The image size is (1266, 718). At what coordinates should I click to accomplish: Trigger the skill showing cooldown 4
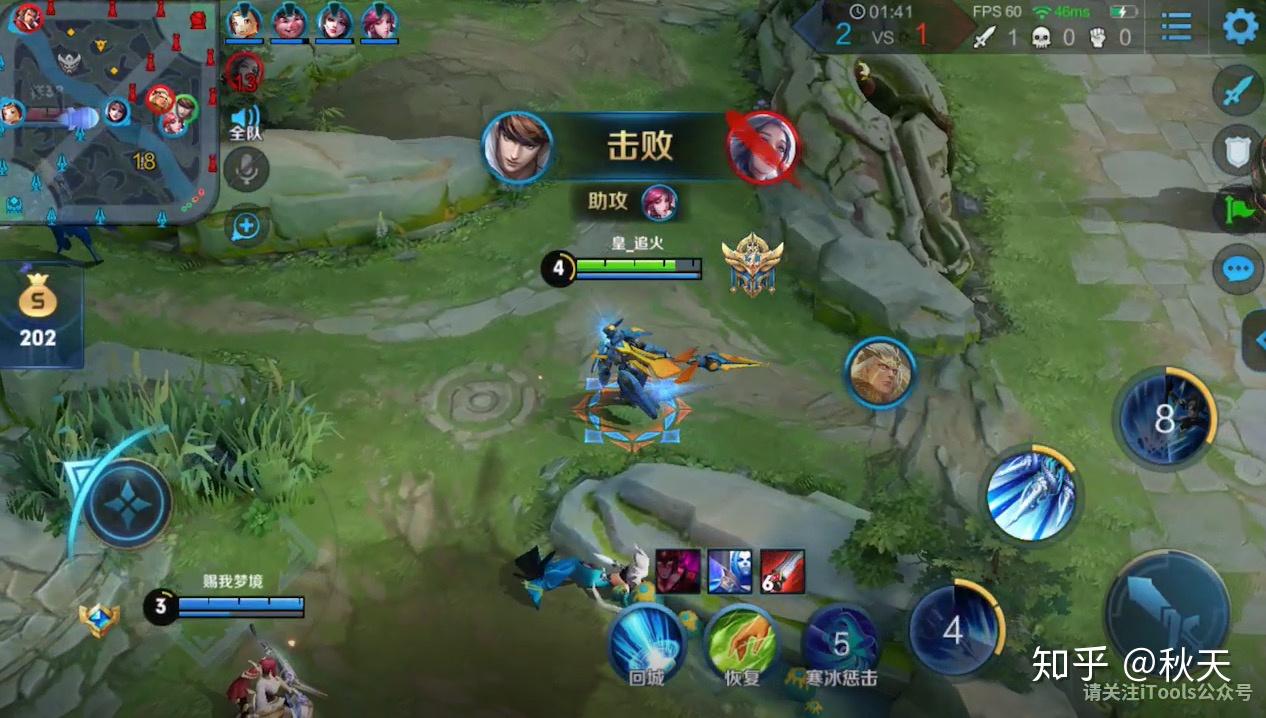pyautogui.click(x=953, y=630)
